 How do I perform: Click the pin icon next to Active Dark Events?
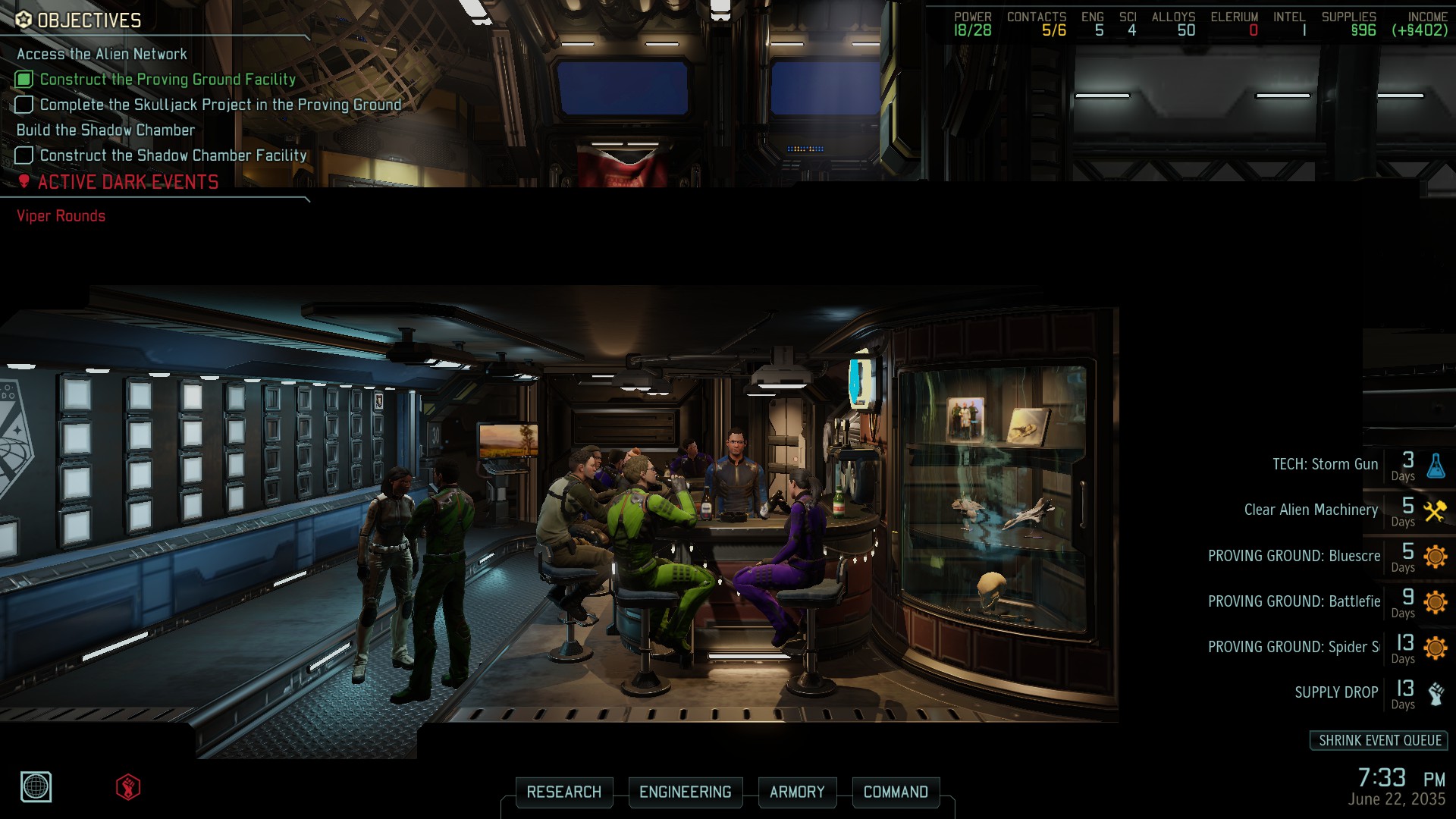point(25,181)
